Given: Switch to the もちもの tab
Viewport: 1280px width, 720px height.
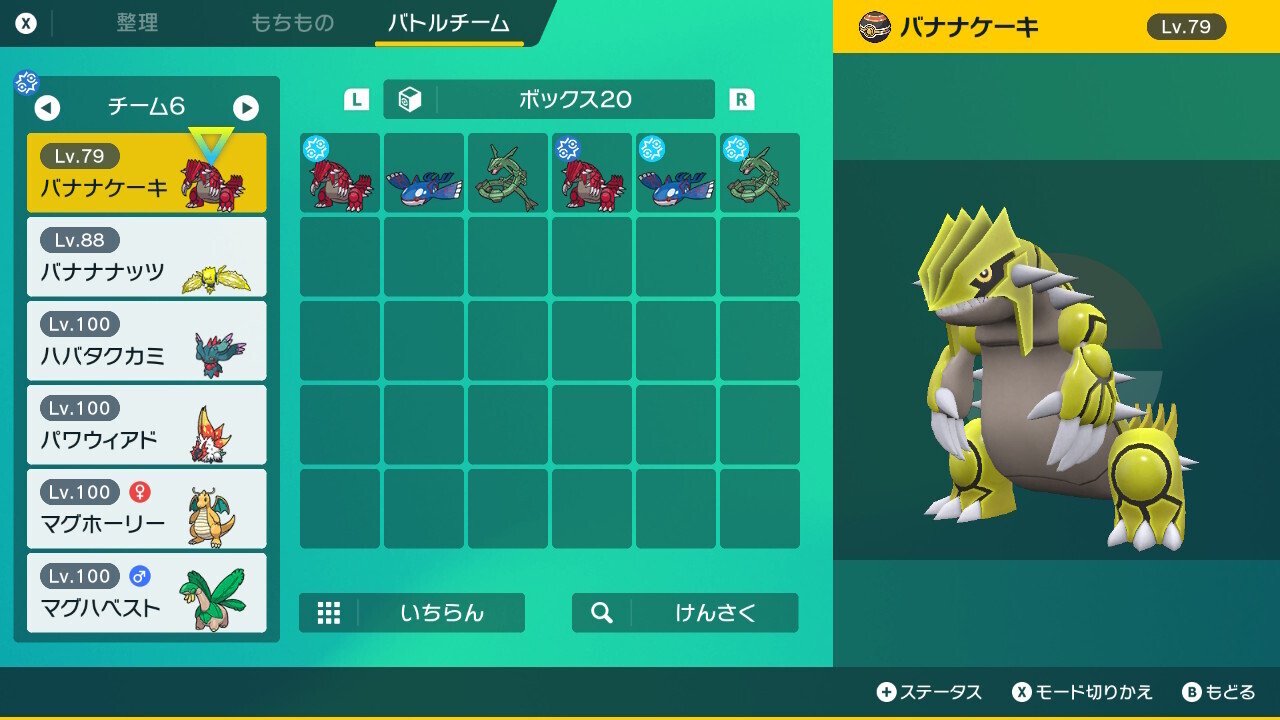Looking at the screenshot, I should pyautogui.click(x=293, y=23).
